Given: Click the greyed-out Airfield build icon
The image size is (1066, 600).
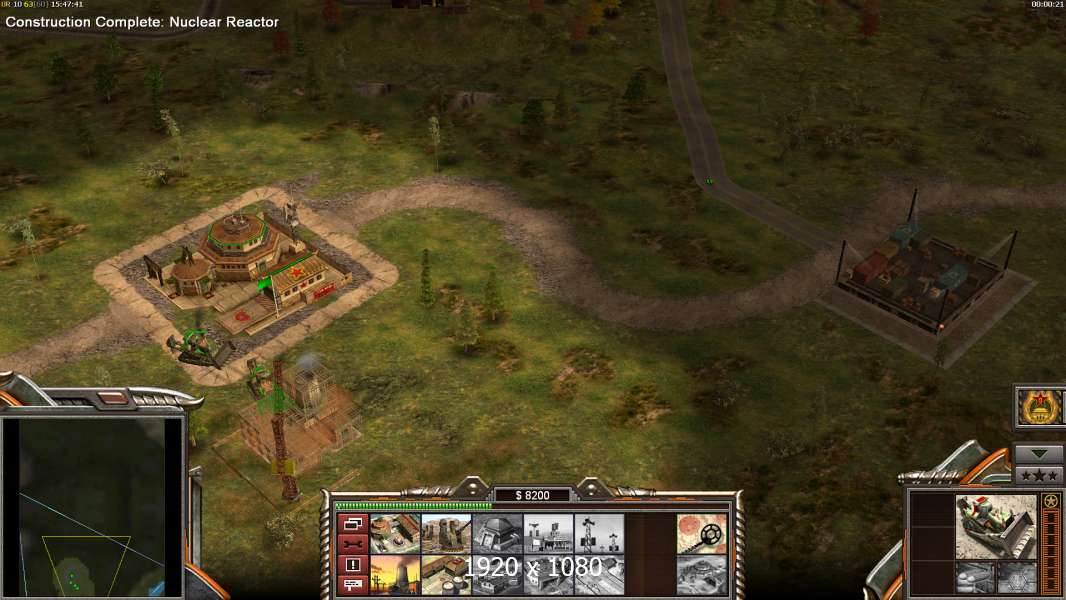Looking at the screenshot, I should (548, 574).
